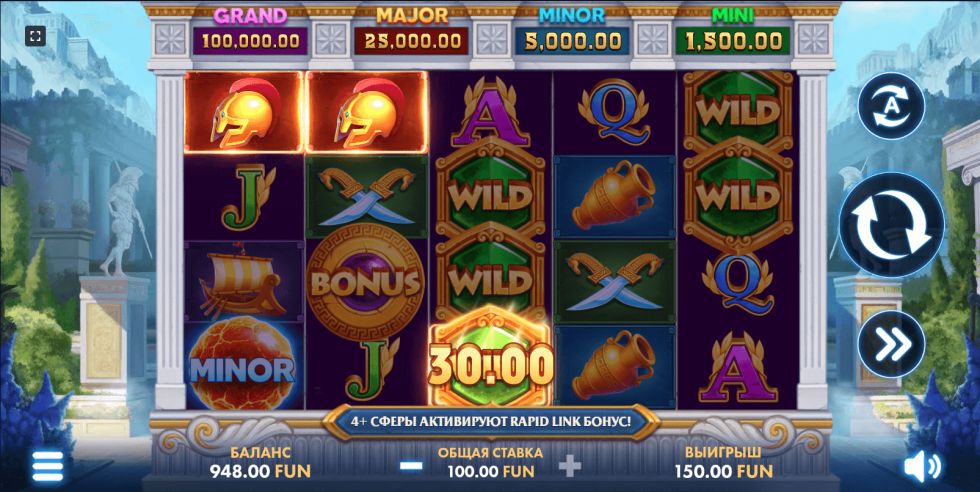Screen dimensions: 980x492
Task: Toggle fullscreen mode icon
Action: 35,37
